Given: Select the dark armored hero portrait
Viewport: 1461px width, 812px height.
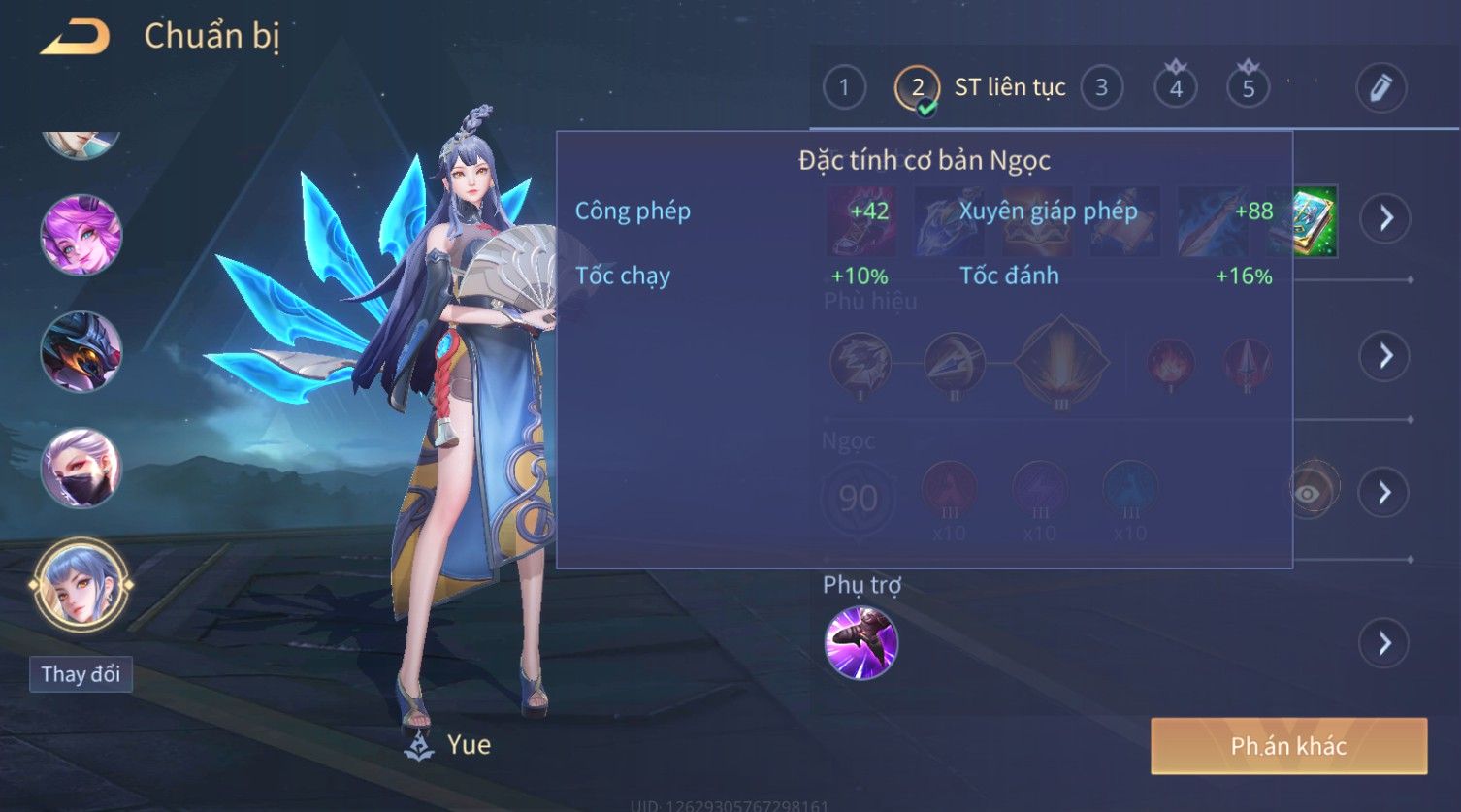Looking at the screenshot, I should pyautogui.click(x=81, y=351).
